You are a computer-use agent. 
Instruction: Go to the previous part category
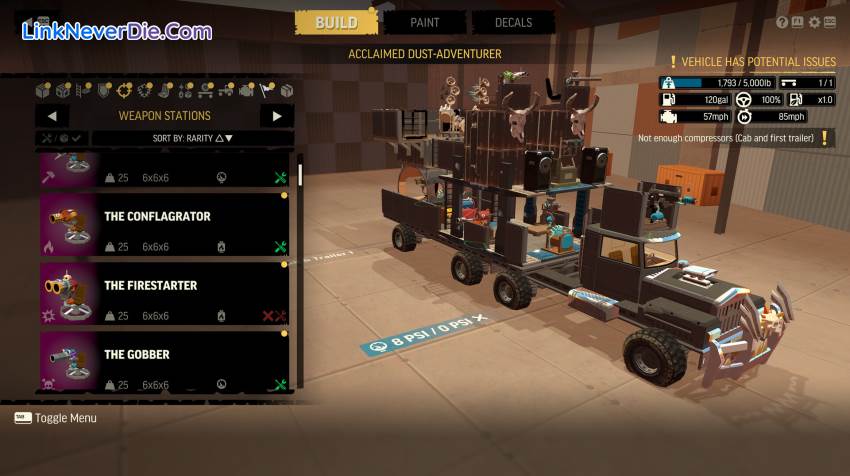point(51,116)
